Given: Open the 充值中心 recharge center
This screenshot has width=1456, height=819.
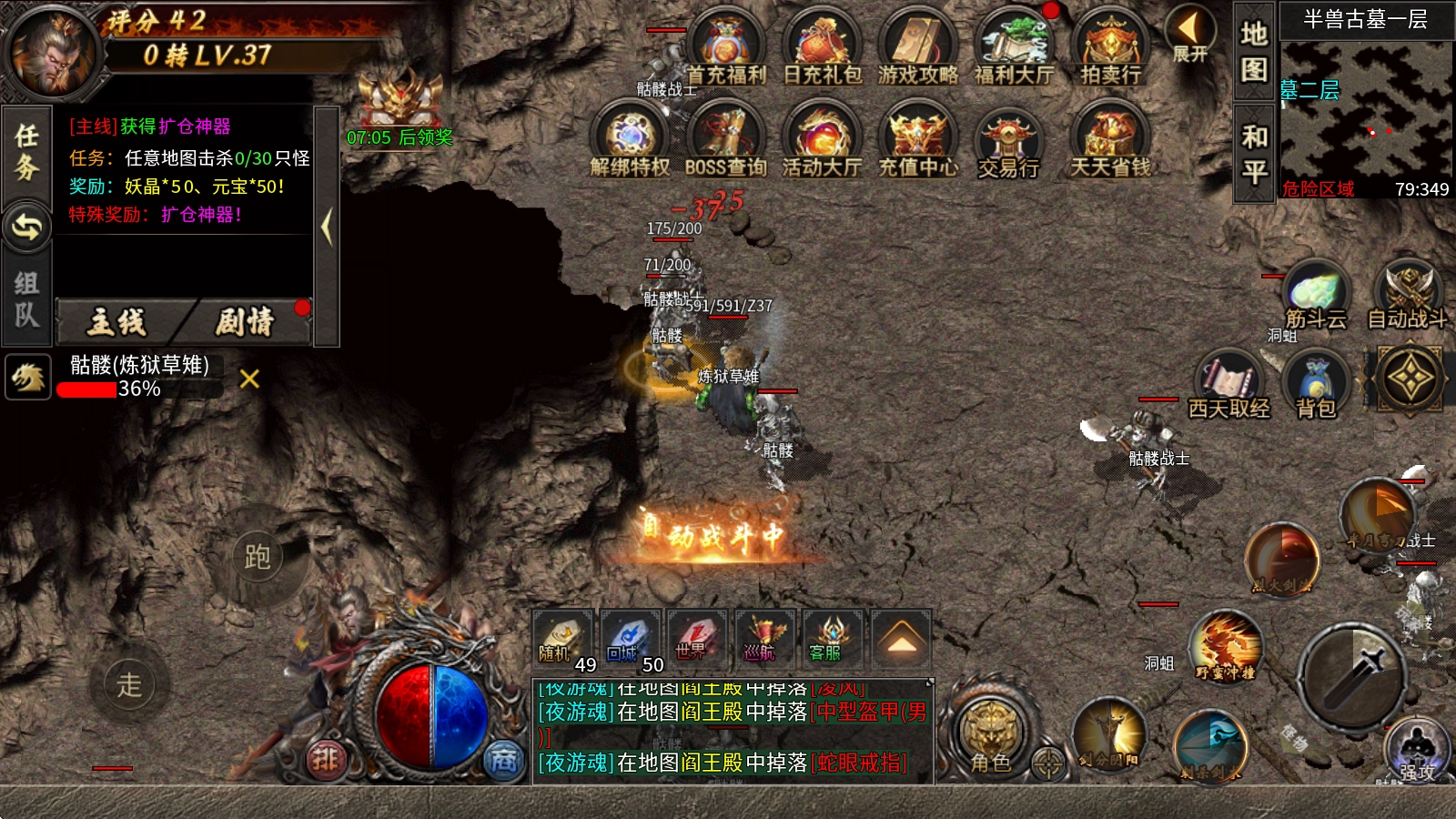Looking at the screenshot, I should pyautogui.click(x=917, y=141).
